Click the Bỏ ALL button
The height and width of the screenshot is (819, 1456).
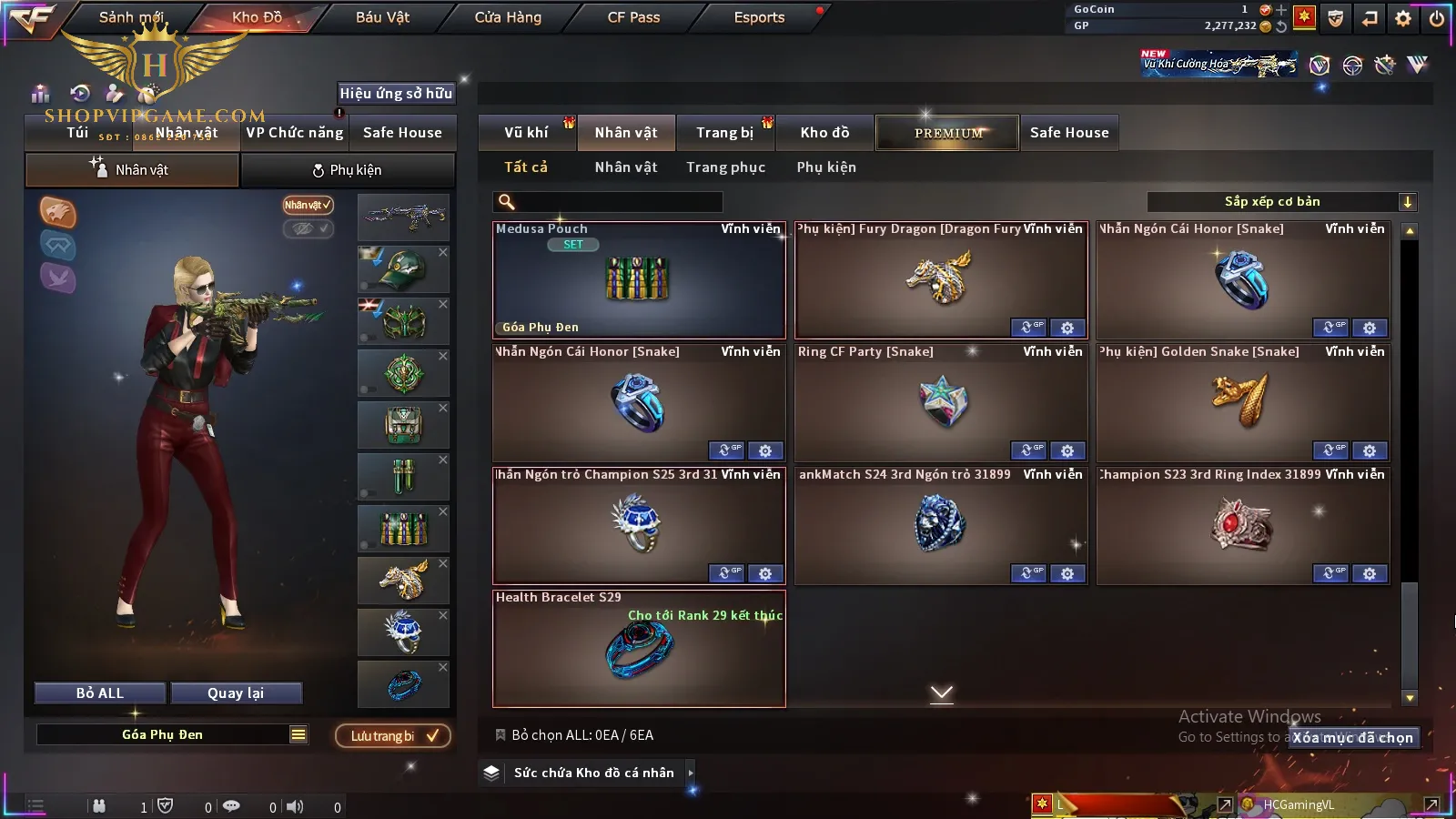coord(100,693)
